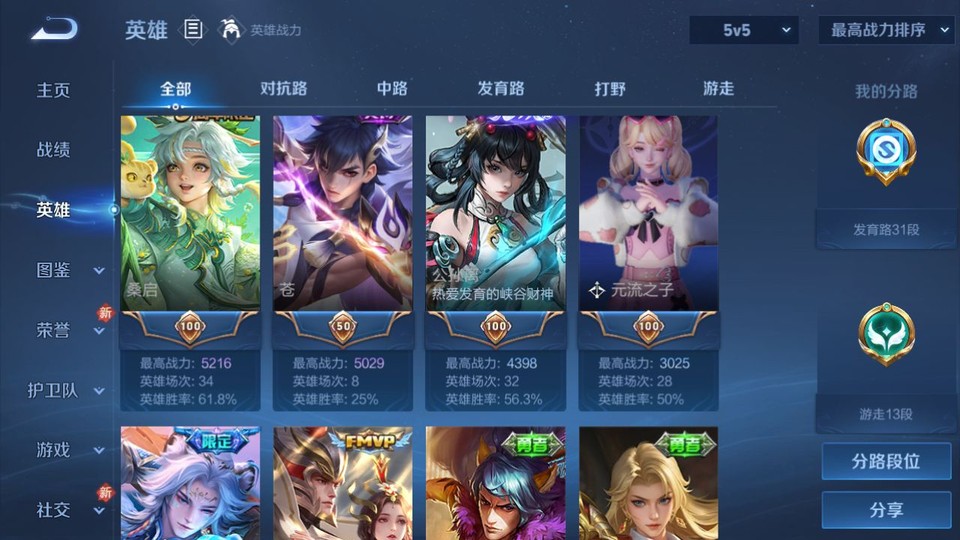Screen dimensions: 960x540
Task: Switch to the 对抗路 tab
Action: 283,88
